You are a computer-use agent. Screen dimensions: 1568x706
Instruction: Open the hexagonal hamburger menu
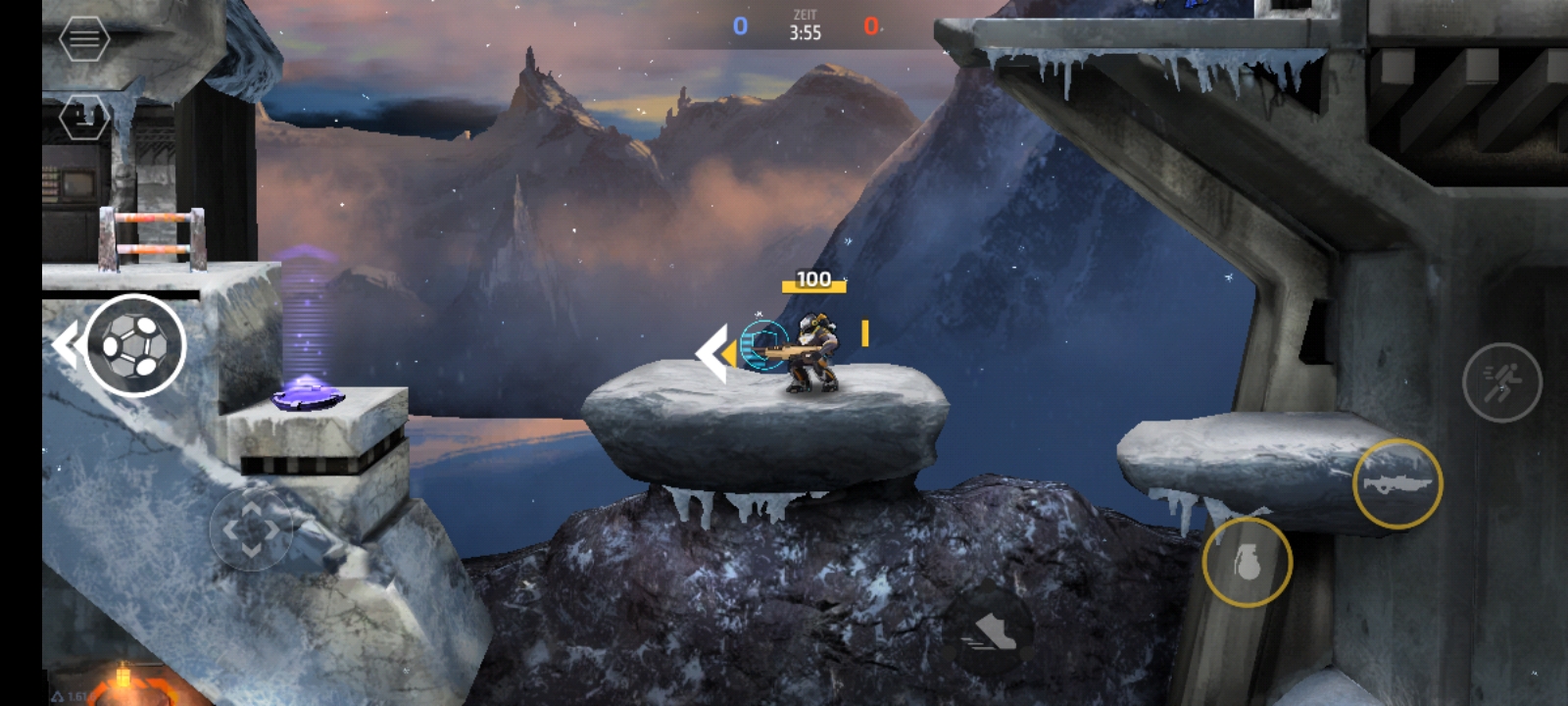84,38
